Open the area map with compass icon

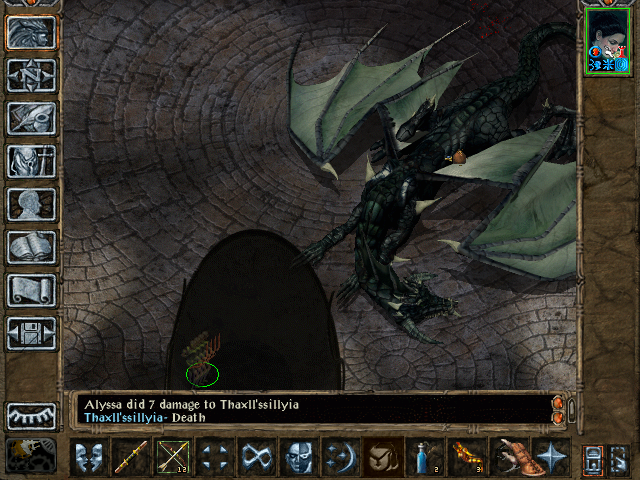point(31,74)
